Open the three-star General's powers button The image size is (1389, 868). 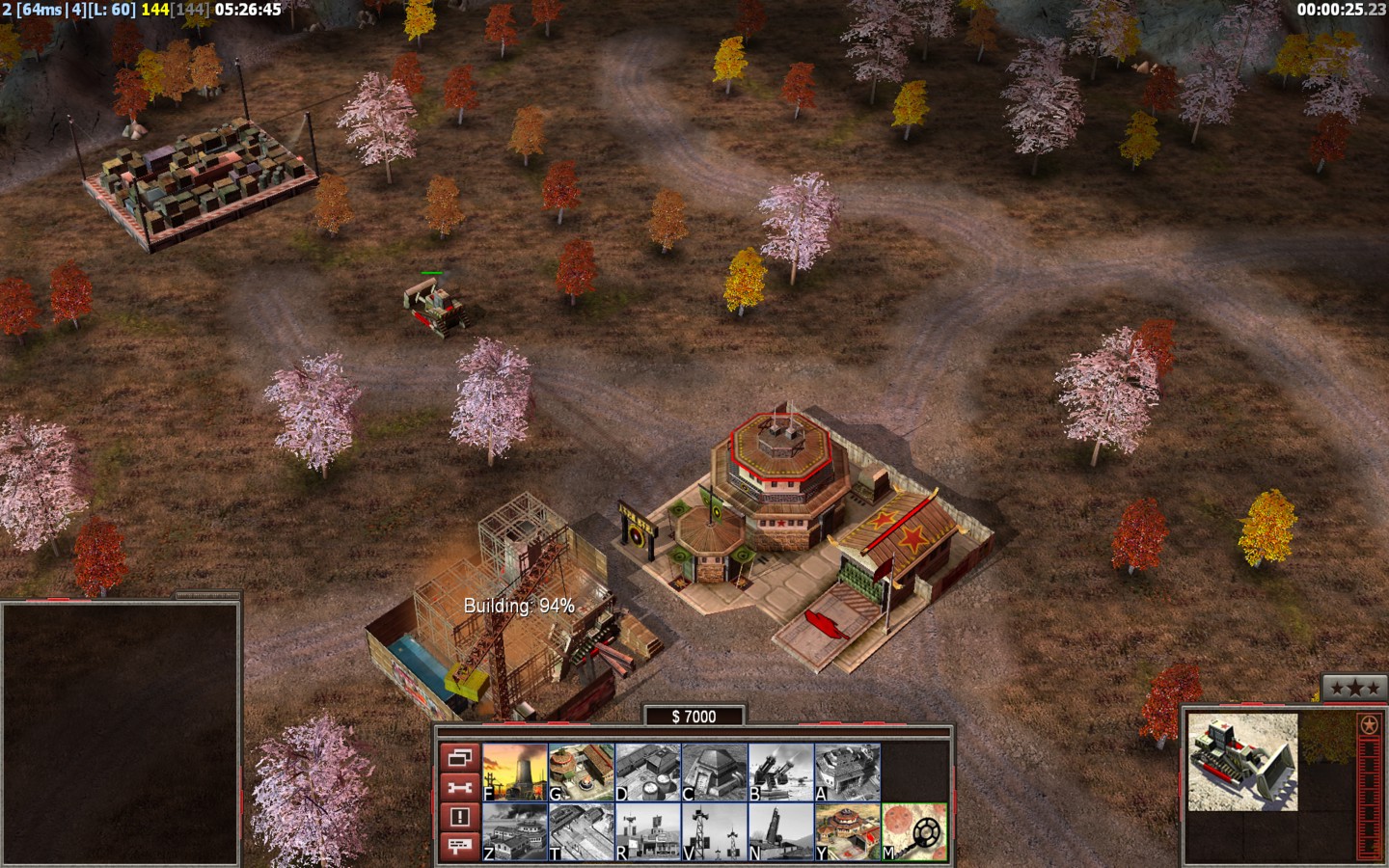(1354, 688)
